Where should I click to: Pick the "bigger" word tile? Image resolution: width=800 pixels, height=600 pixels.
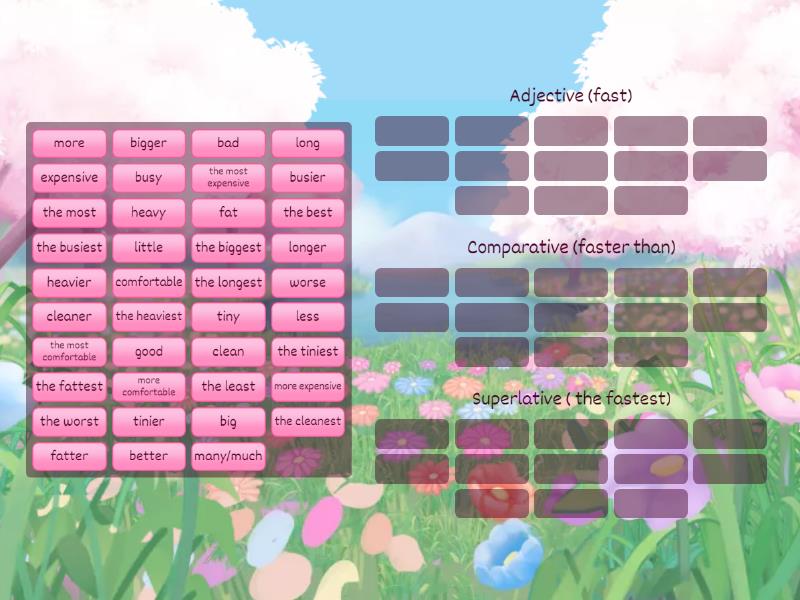pyautogui.click(x=149, y=143)
